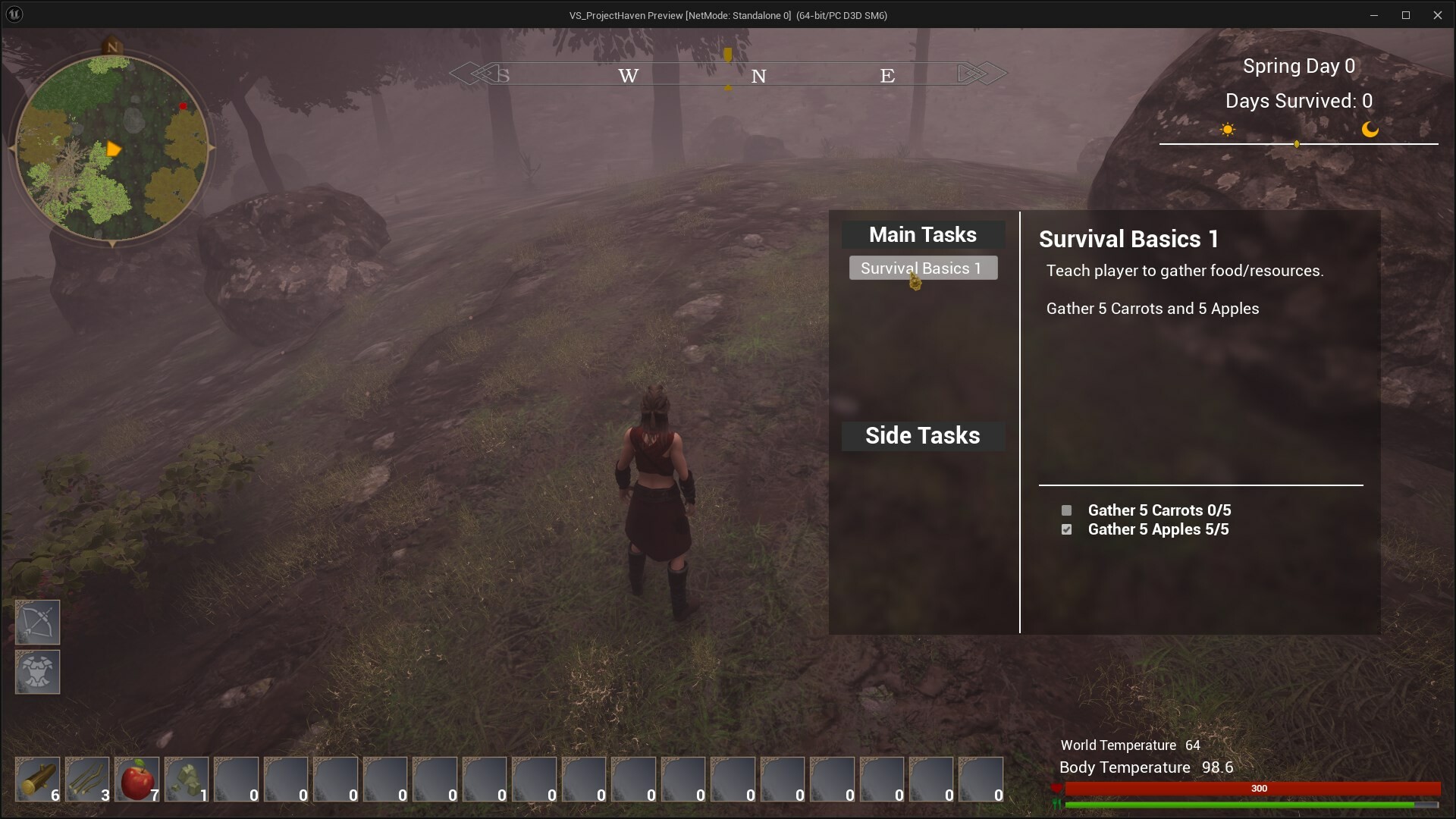Select the apple hotbar slot
This screenshot has height=819, width=1456.
(136, 779)
